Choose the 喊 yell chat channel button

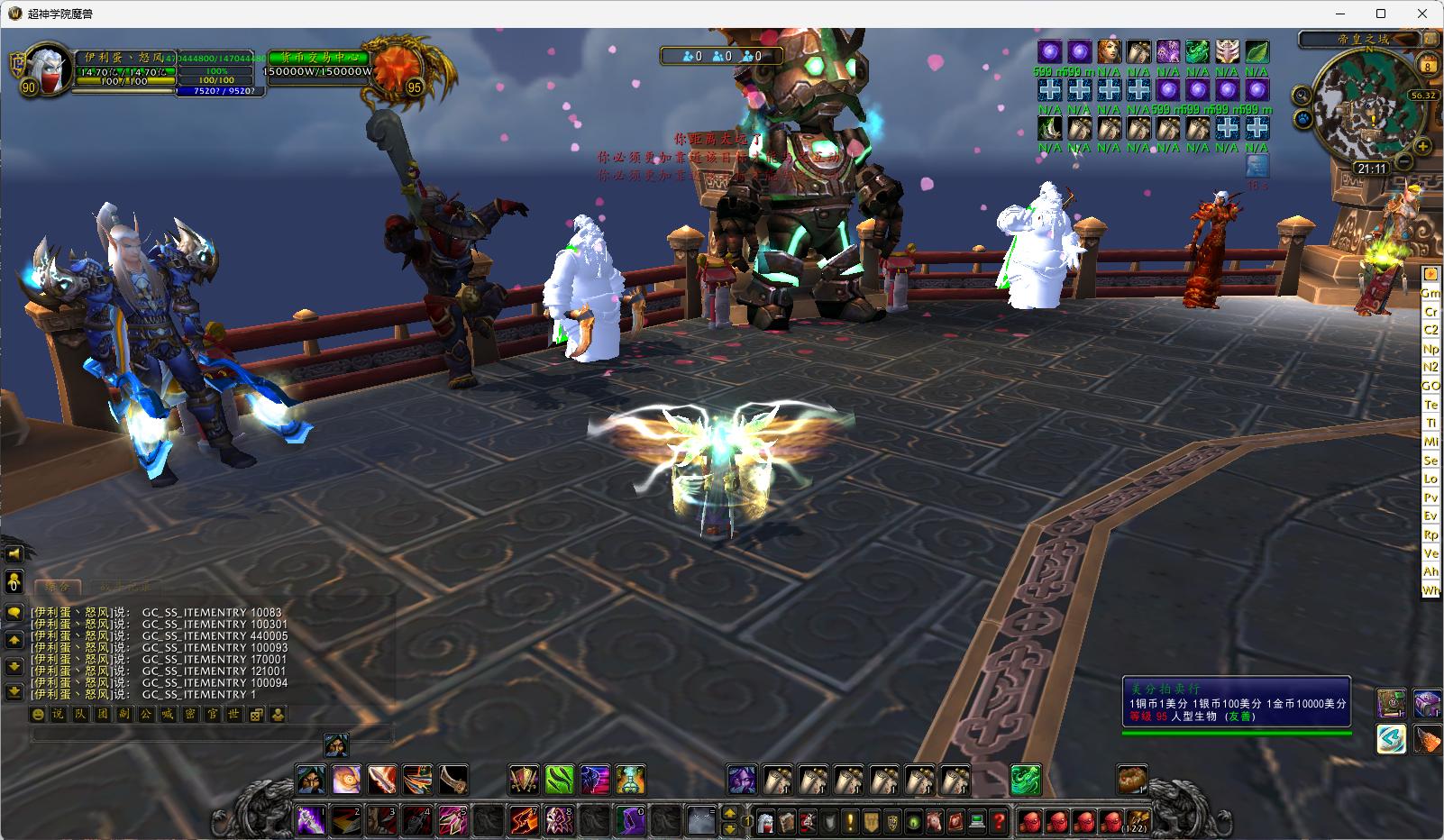pos(167,715)
